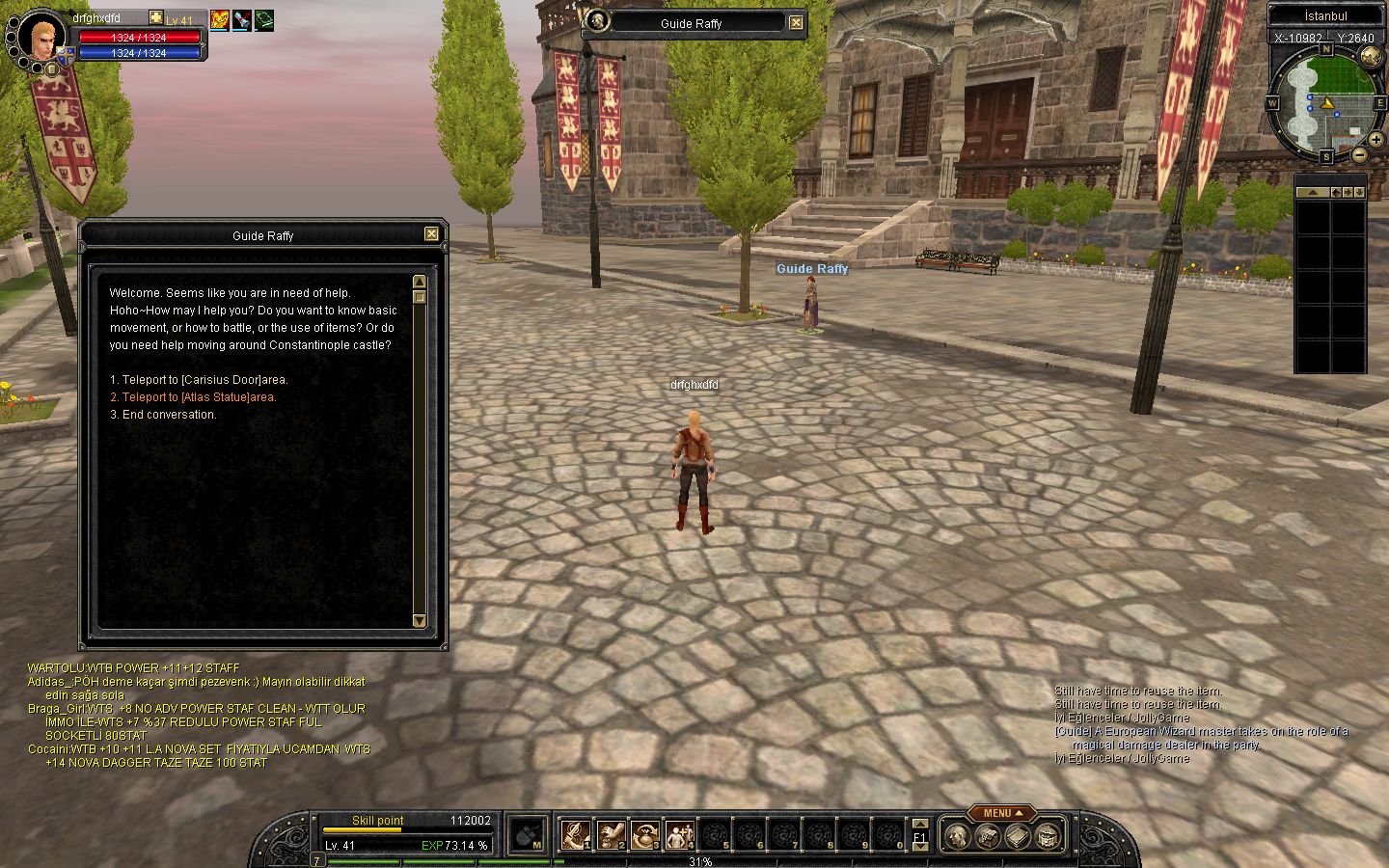The width and height of the screenshot is (1389, 868).
Task: Activate hotbar skill in slot 2
Action: click(x=611, y=834)
